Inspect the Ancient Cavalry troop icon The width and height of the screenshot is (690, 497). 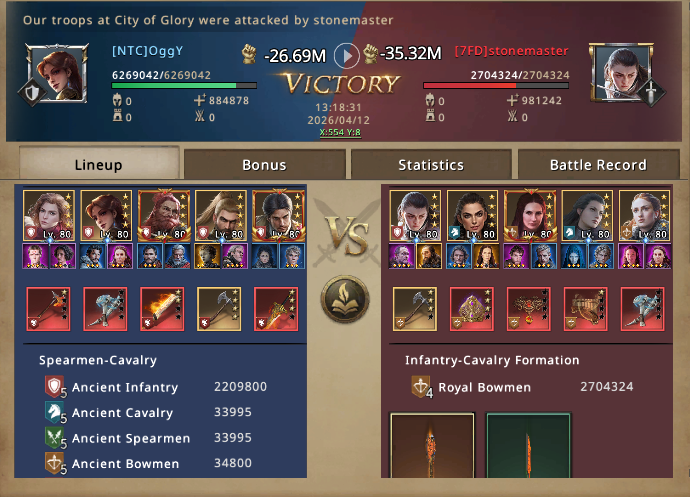coord(54,413)
